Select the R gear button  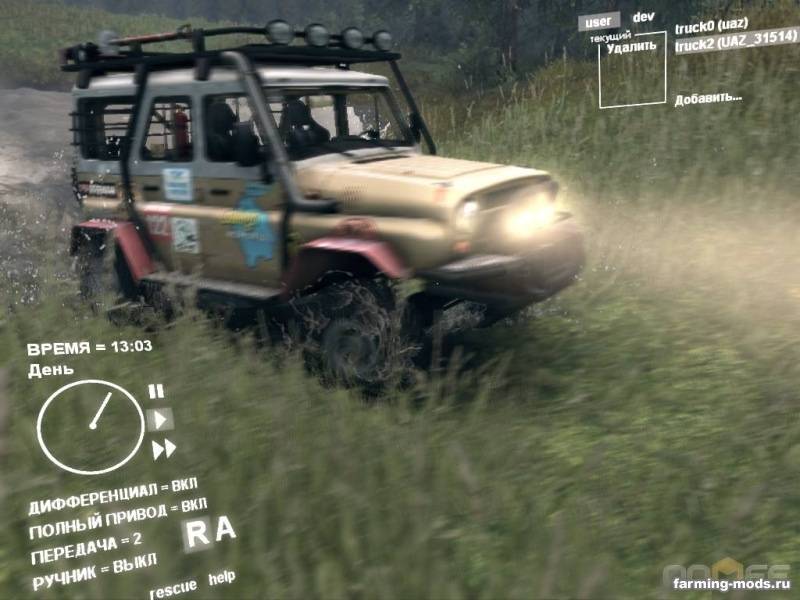tap(198, 535)
